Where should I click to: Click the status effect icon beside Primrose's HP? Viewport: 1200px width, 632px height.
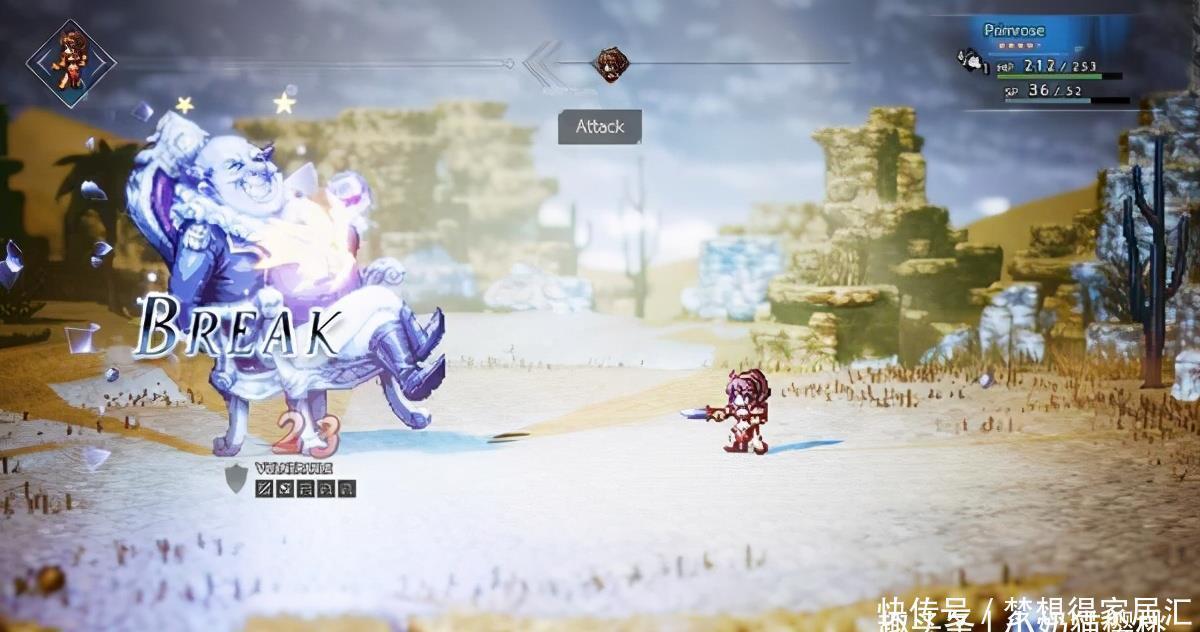click(969, 62)
